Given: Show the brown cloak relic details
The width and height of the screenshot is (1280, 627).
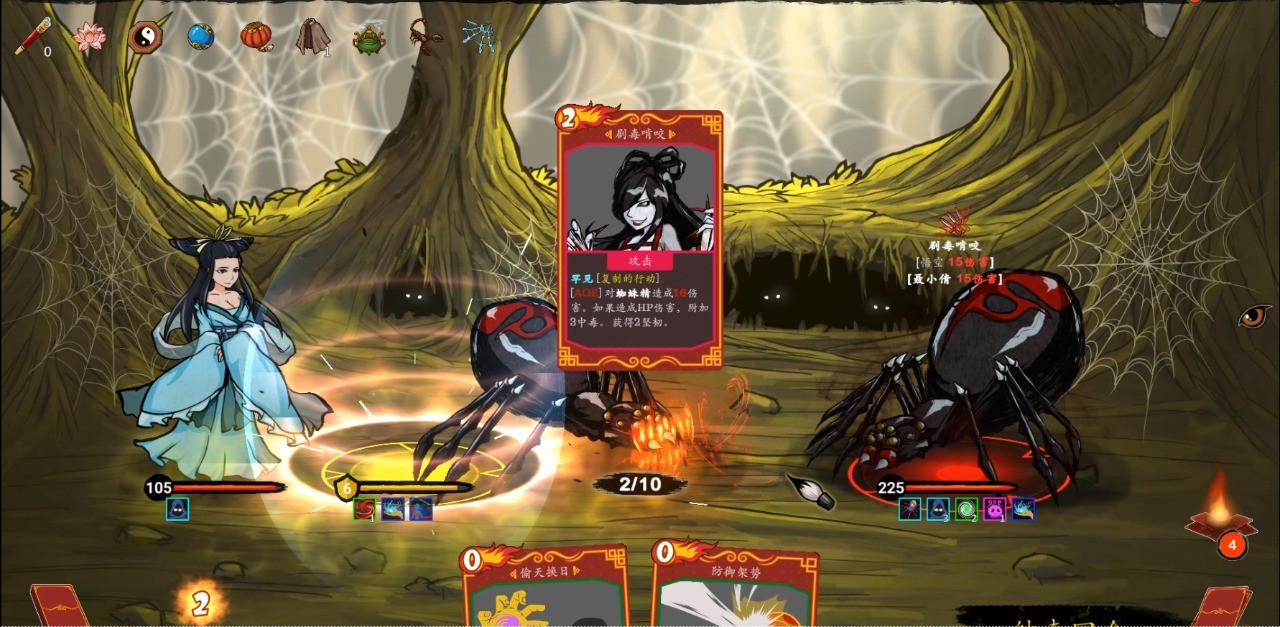Looking at the screenshot, I should coord(312,37).
